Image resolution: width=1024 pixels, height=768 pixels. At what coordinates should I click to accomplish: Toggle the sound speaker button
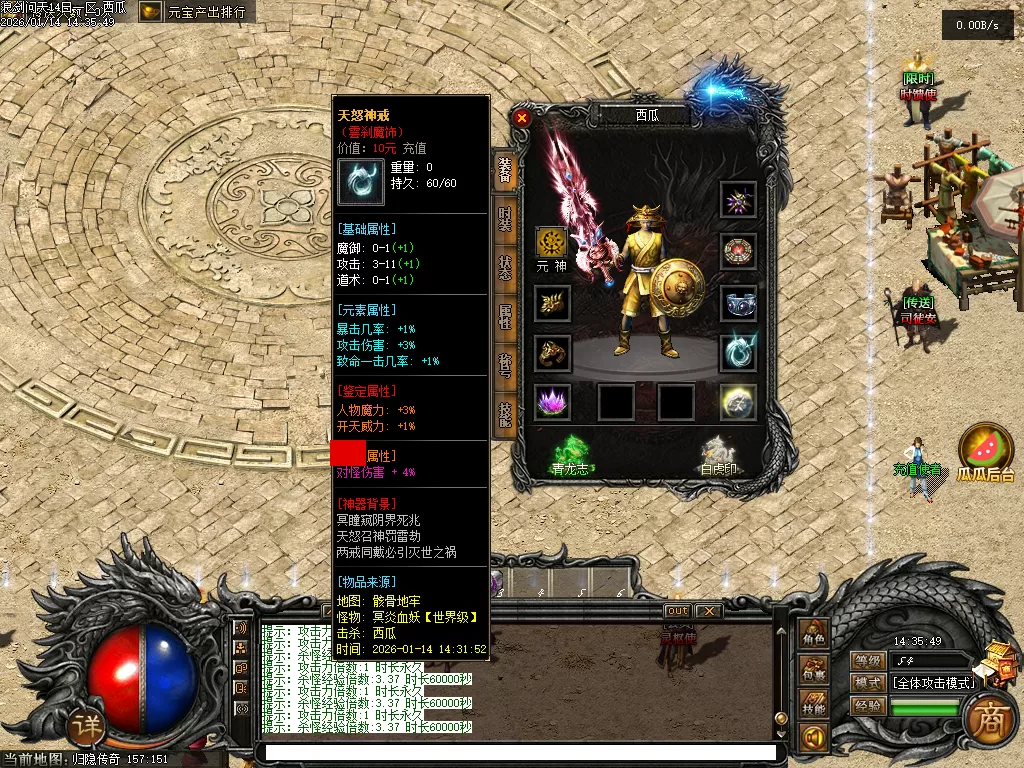coord(814,738)
